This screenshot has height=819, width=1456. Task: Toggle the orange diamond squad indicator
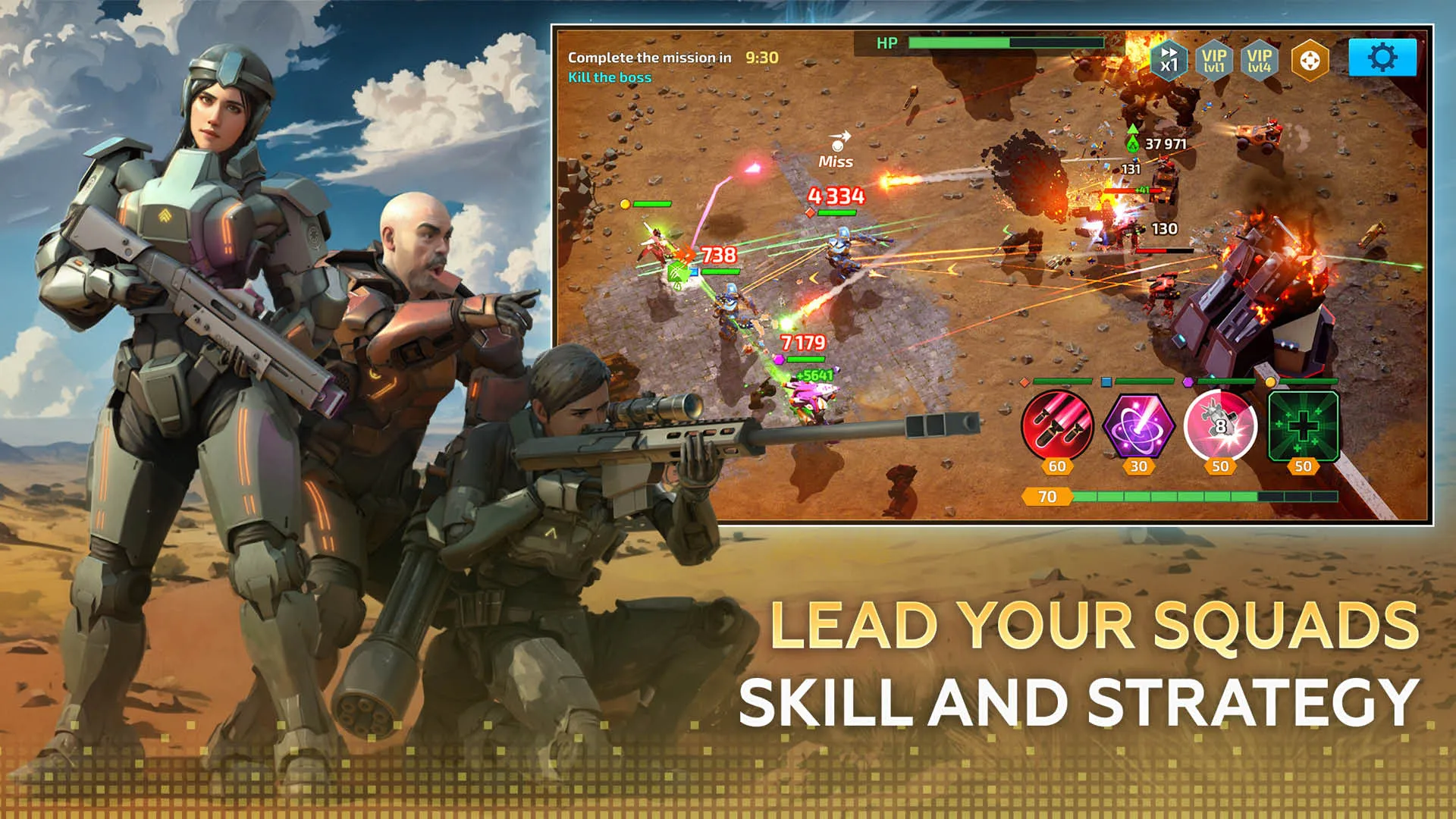pyautogui.click(x=1025, y=381)
